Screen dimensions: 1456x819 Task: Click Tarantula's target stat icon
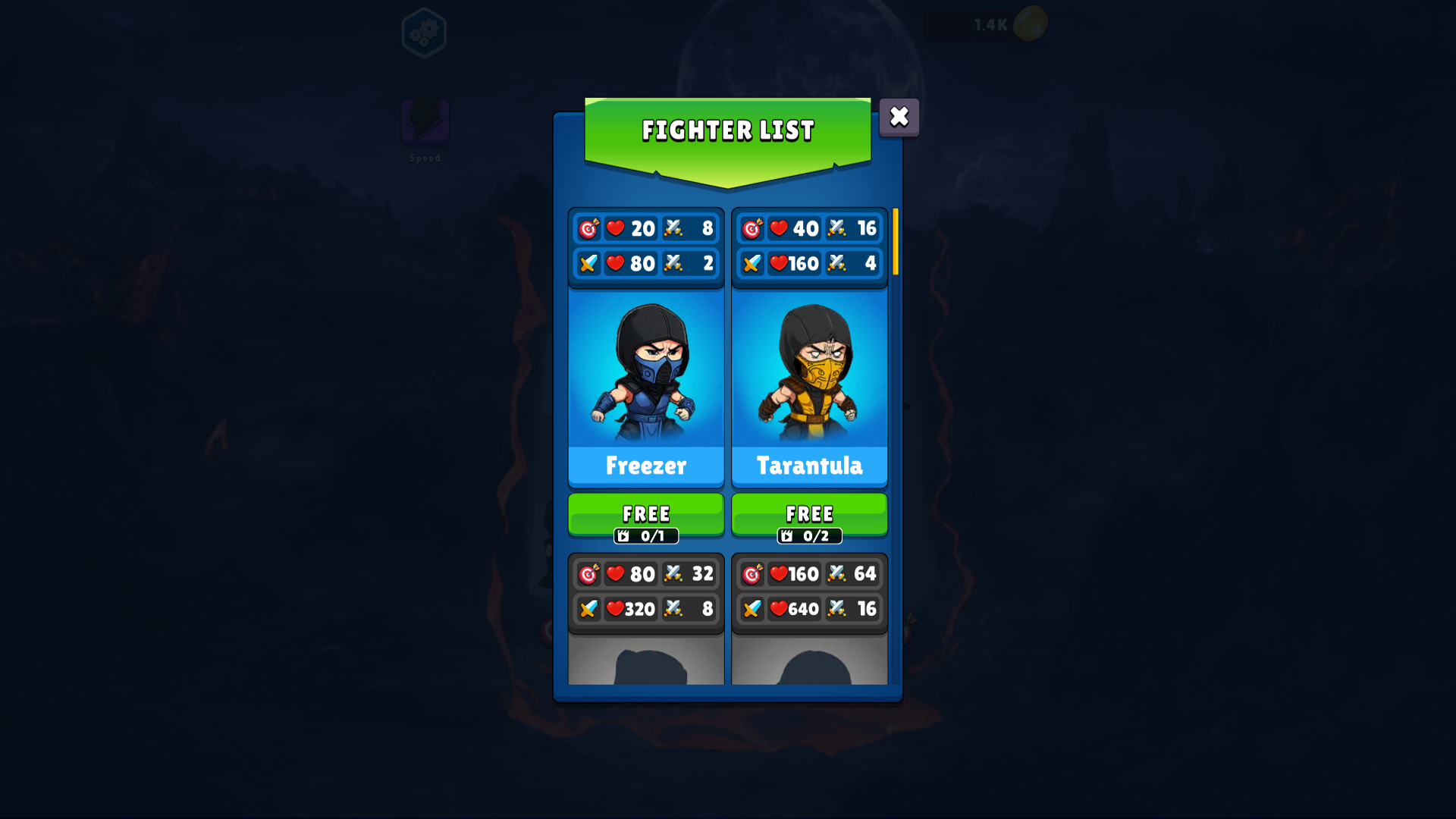point(753,229)
